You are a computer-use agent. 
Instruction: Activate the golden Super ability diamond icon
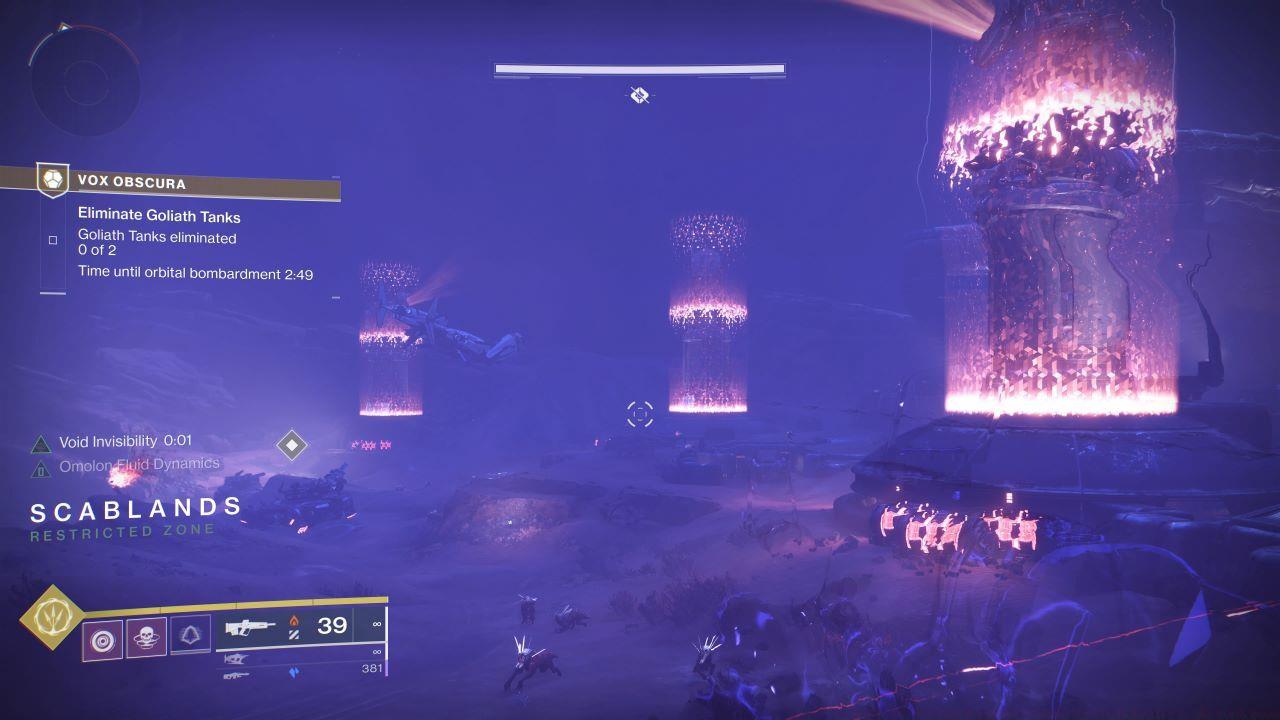[x=49, y=617]
